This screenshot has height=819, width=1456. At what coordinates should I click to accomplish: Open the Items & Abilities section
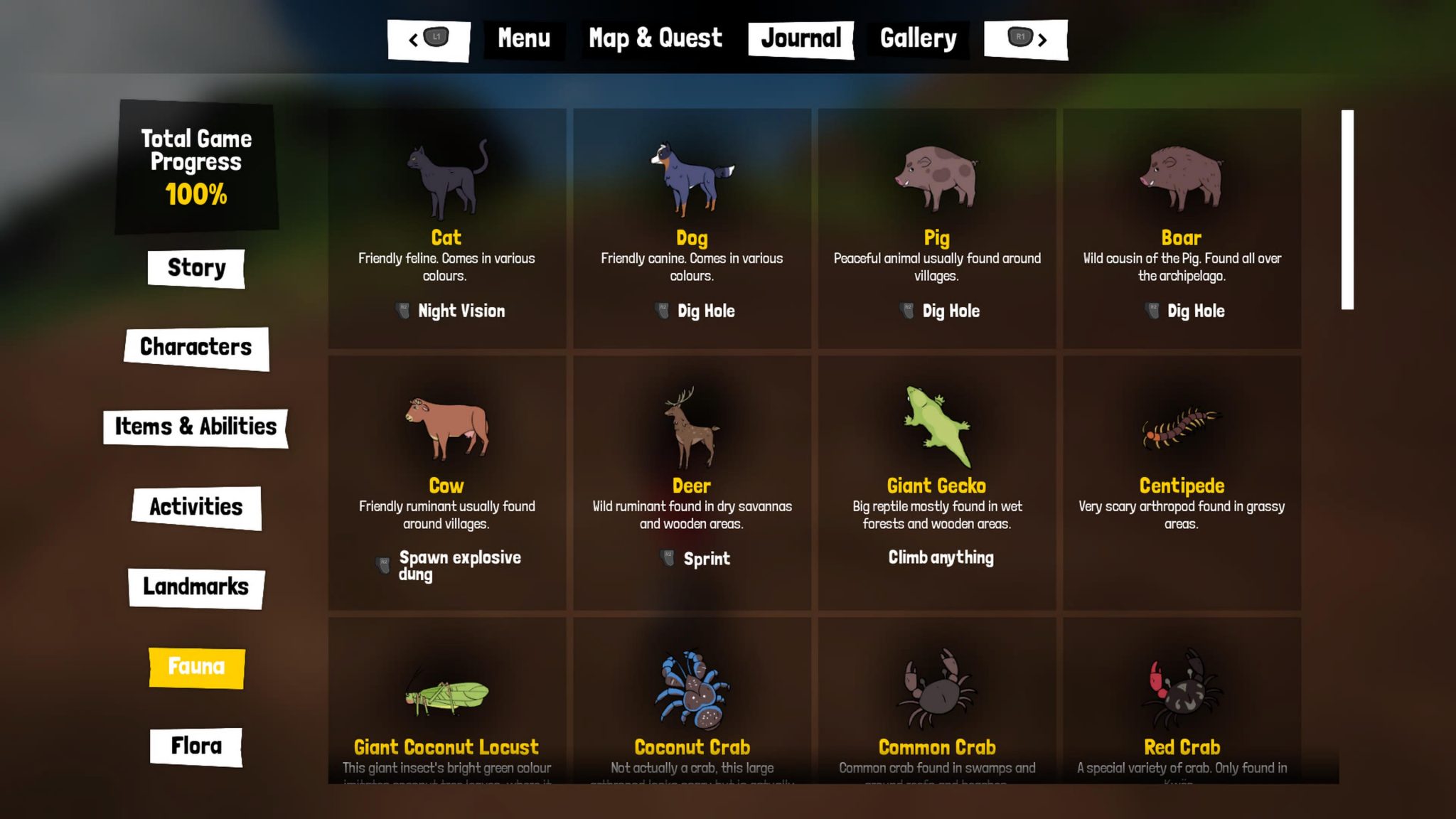pyautogui.click(x=195, y=428)
